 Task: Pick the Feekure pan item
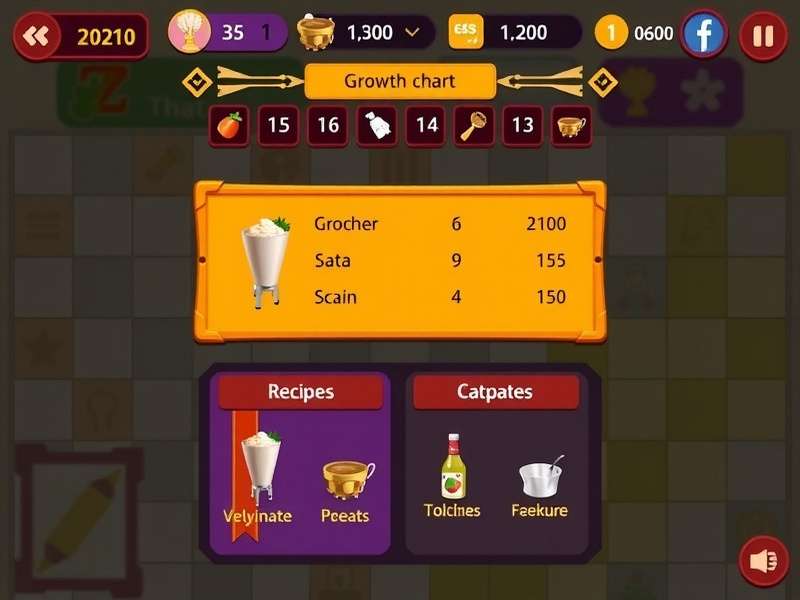coord(540,486)
